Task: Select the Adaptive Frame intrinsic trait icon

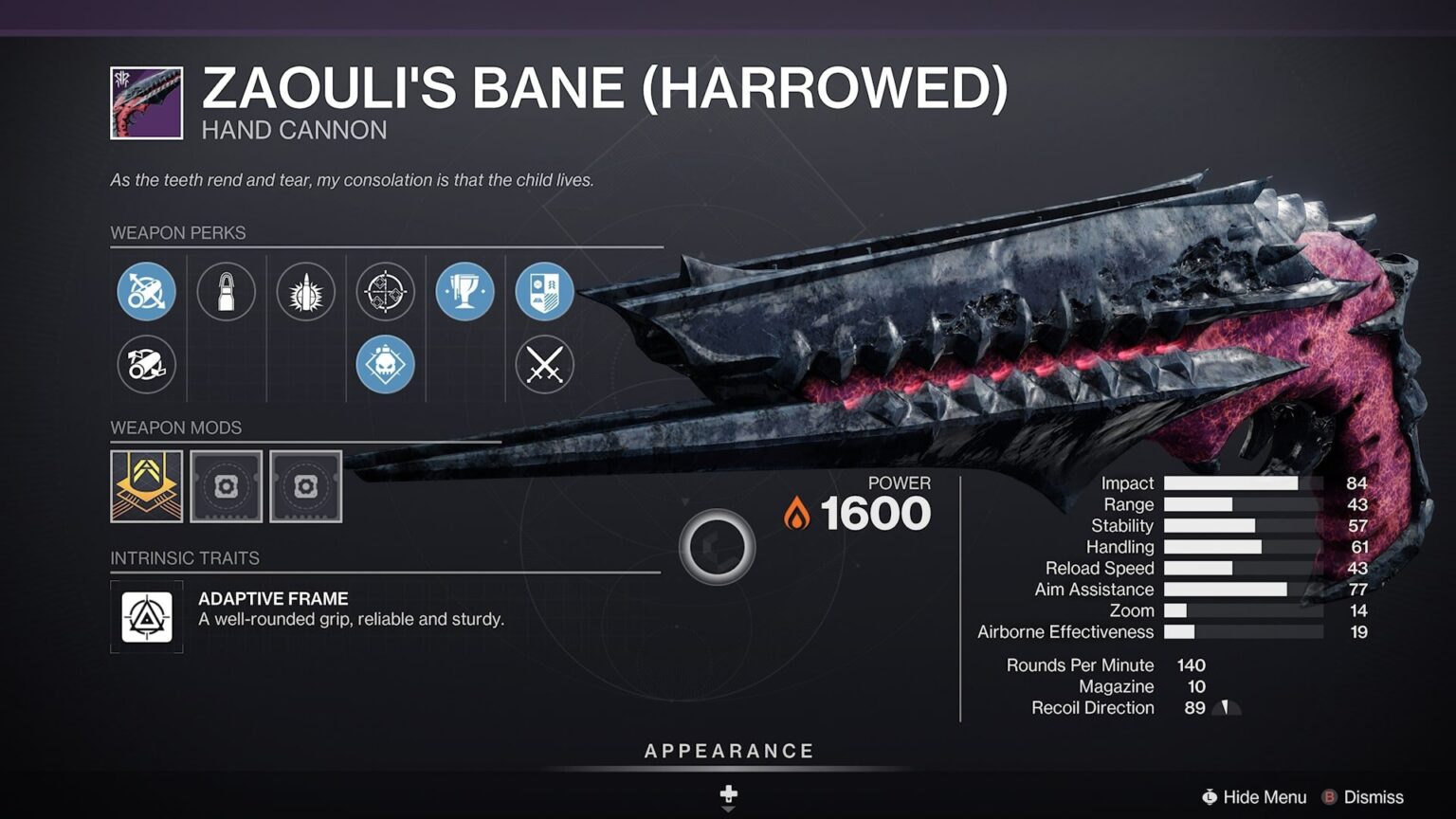Action: pos(147,616)
